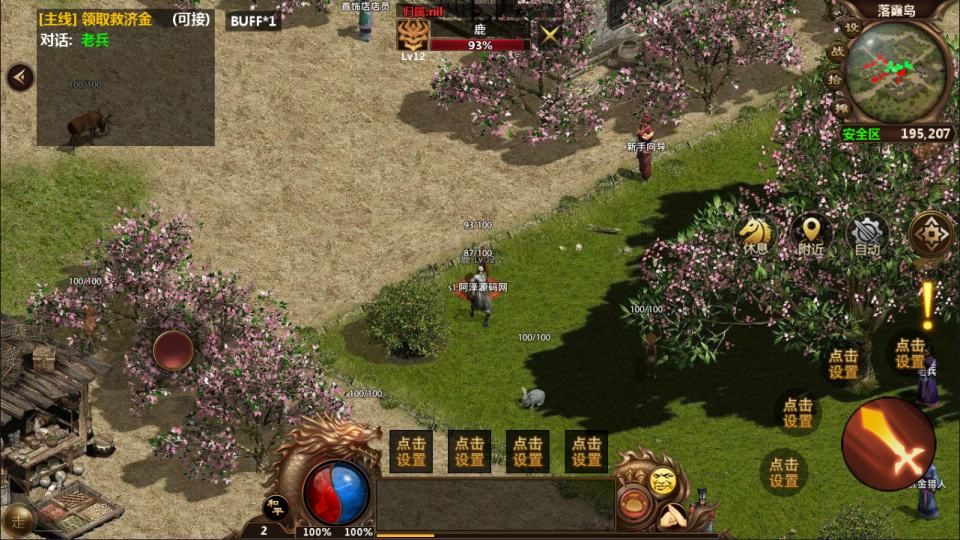This screenshot has width=960, height=540.
Task: Close the deer target frame
Action: pyautogui.click(x=549, y=35)
